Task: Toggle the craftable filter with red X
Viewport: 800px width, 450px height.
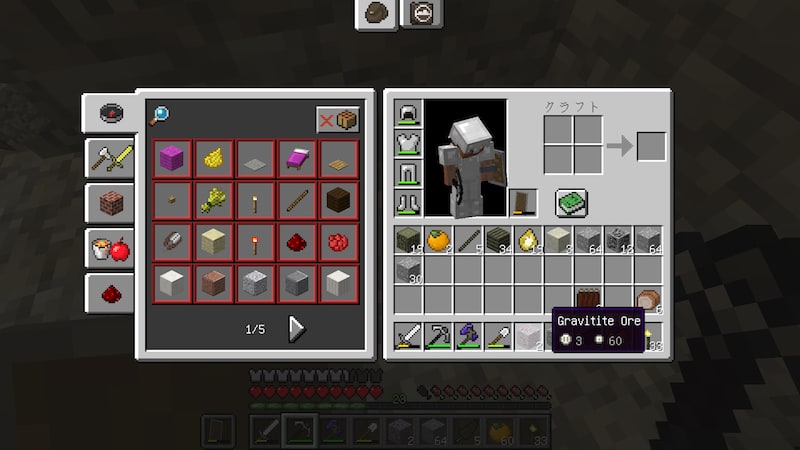Action: 338,120
